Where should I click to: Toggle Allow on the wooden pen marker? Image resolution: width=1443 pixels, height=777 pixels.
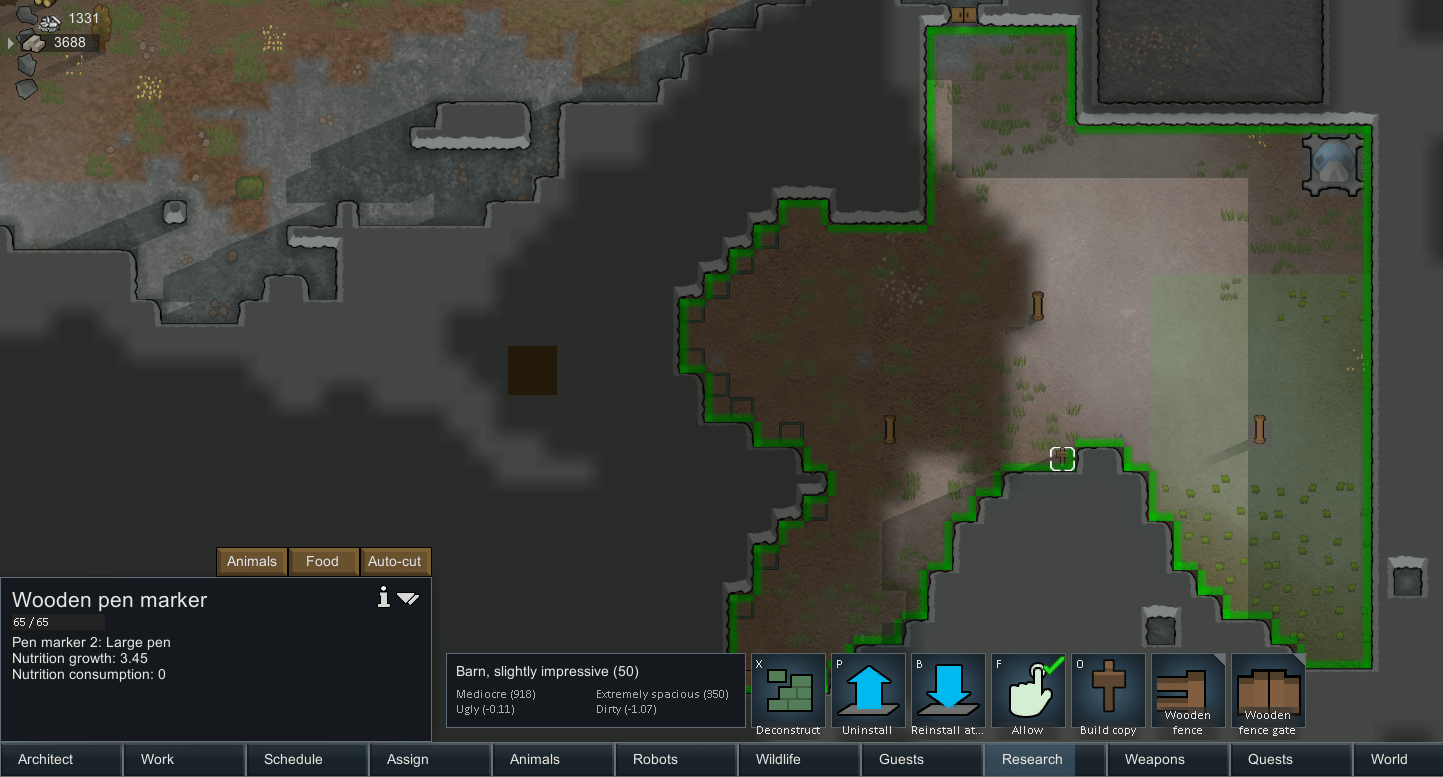[1028, 690]
